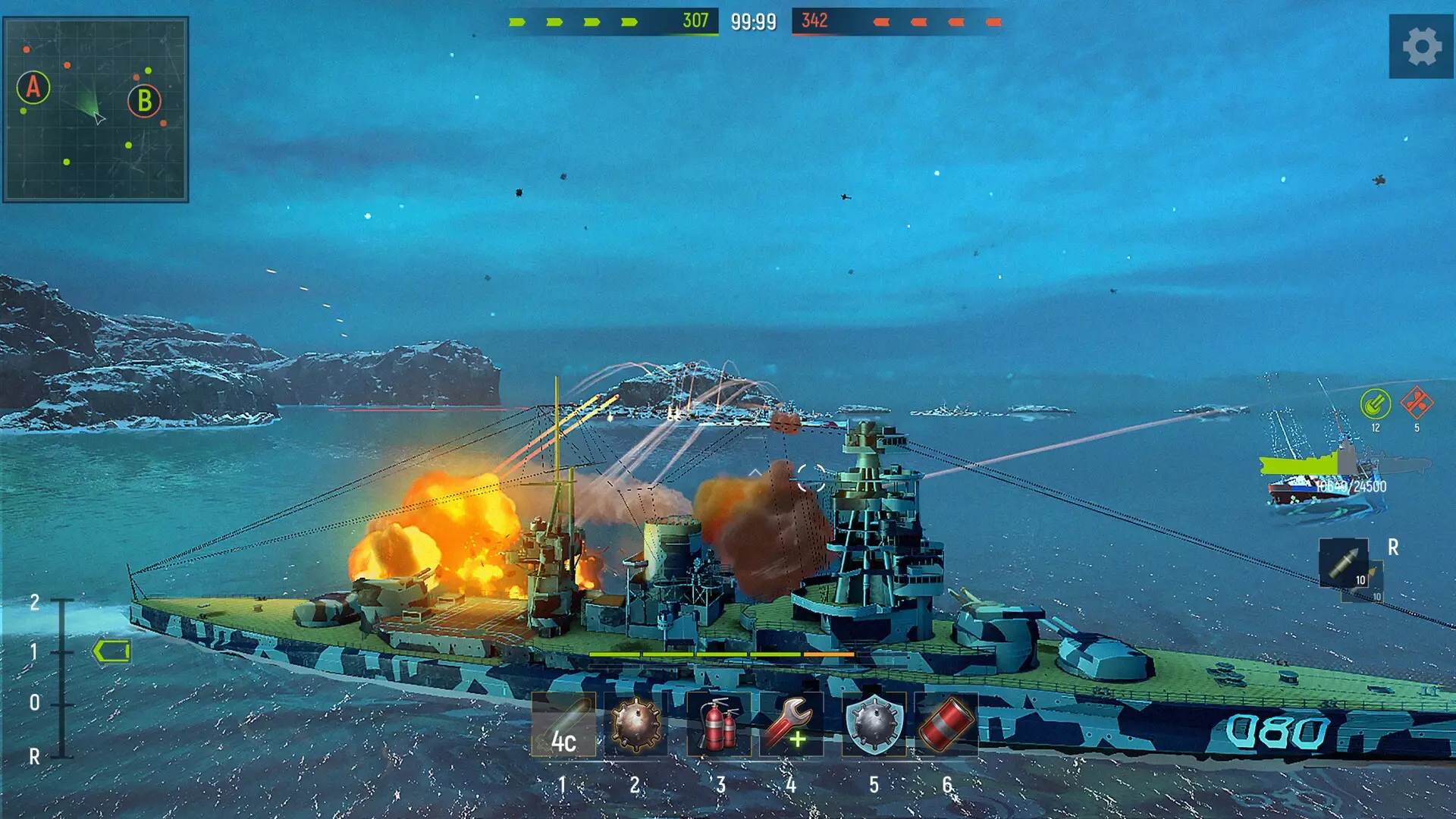Open the settings gear menu
Screen dimensions: 1456x819
click(x=1423, y=47)
